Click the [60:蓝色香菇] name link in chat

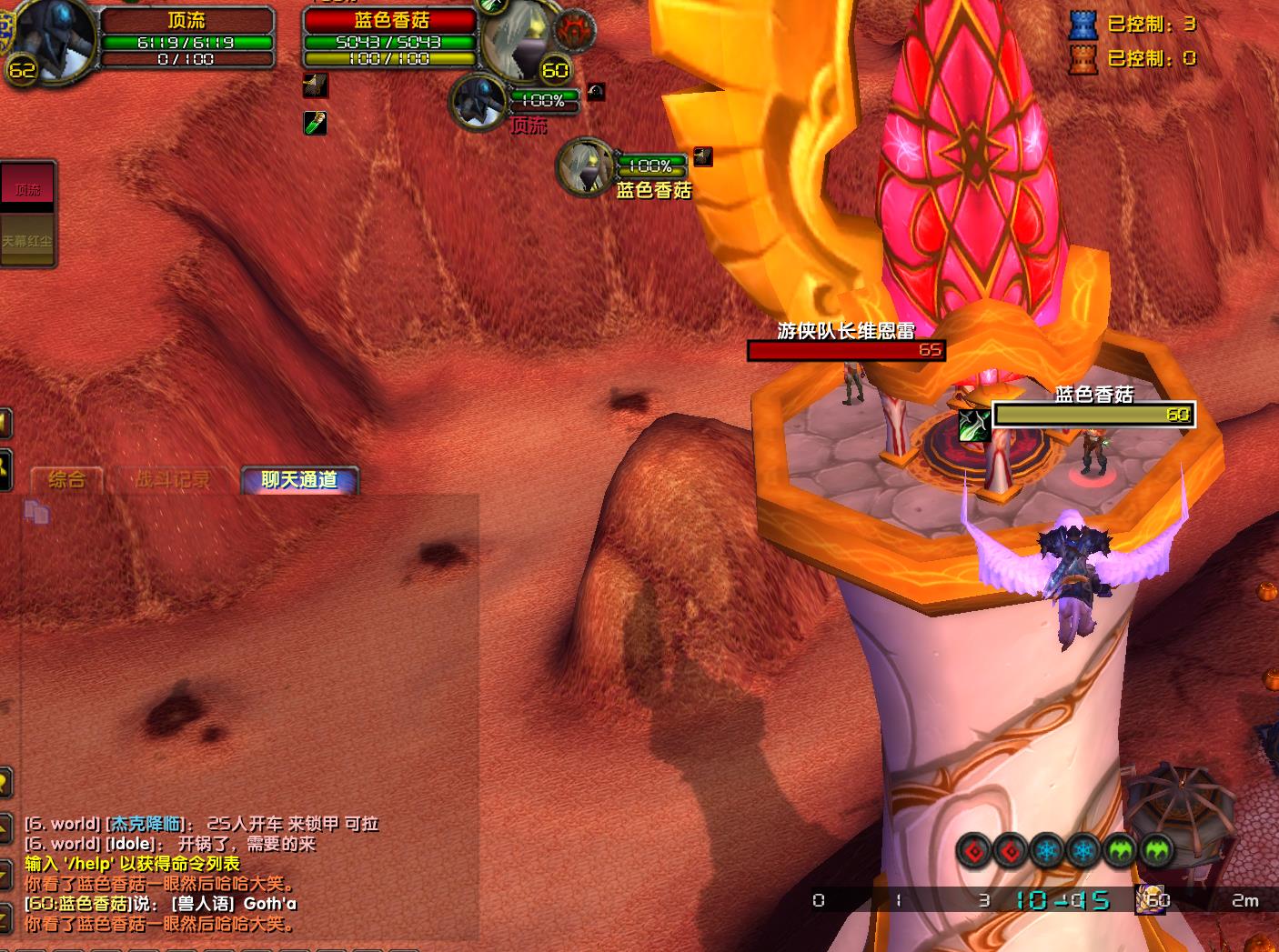pos(78,904)
